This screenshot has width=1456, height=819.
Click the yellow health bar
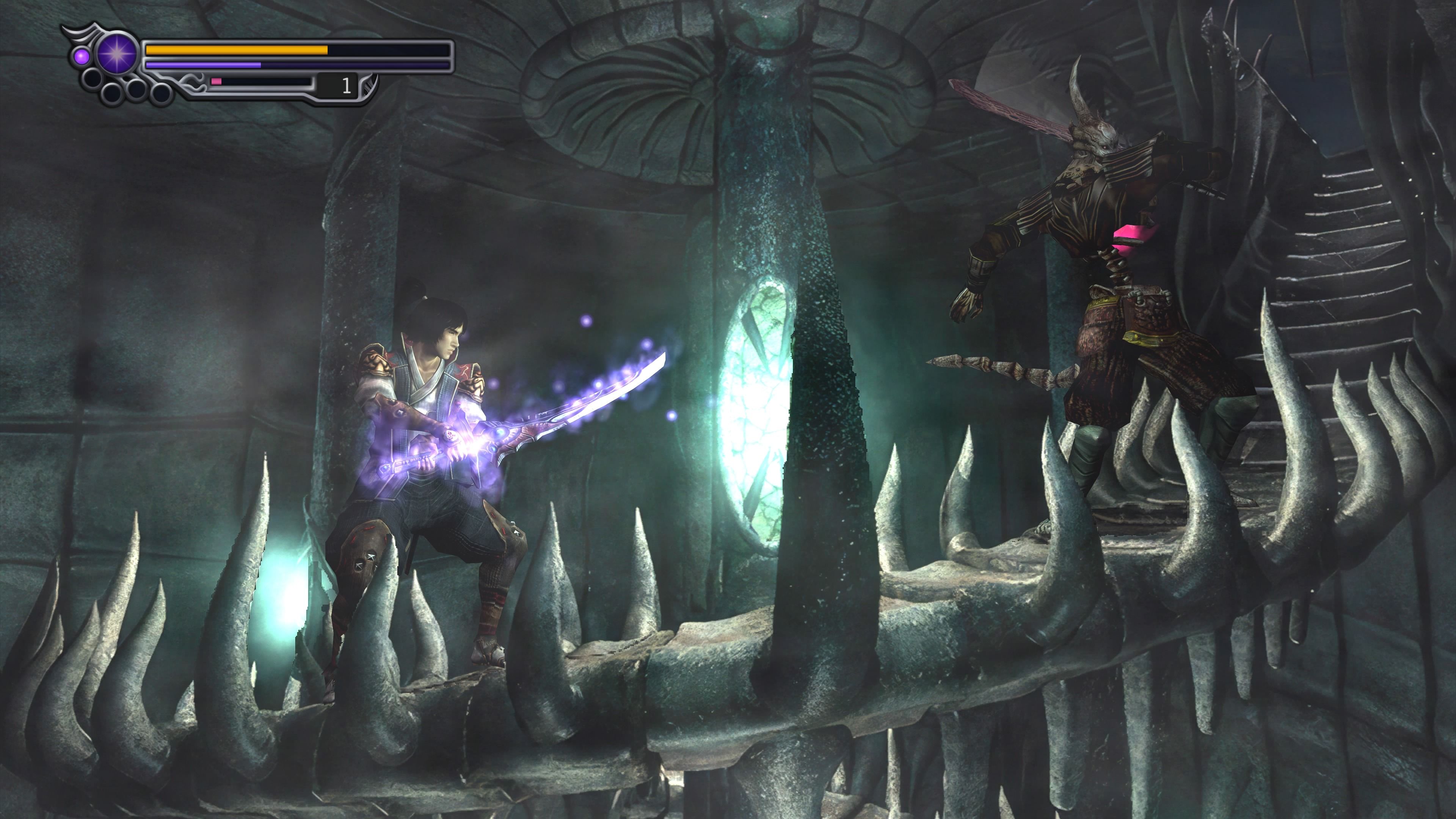click(x=237, y=51)
